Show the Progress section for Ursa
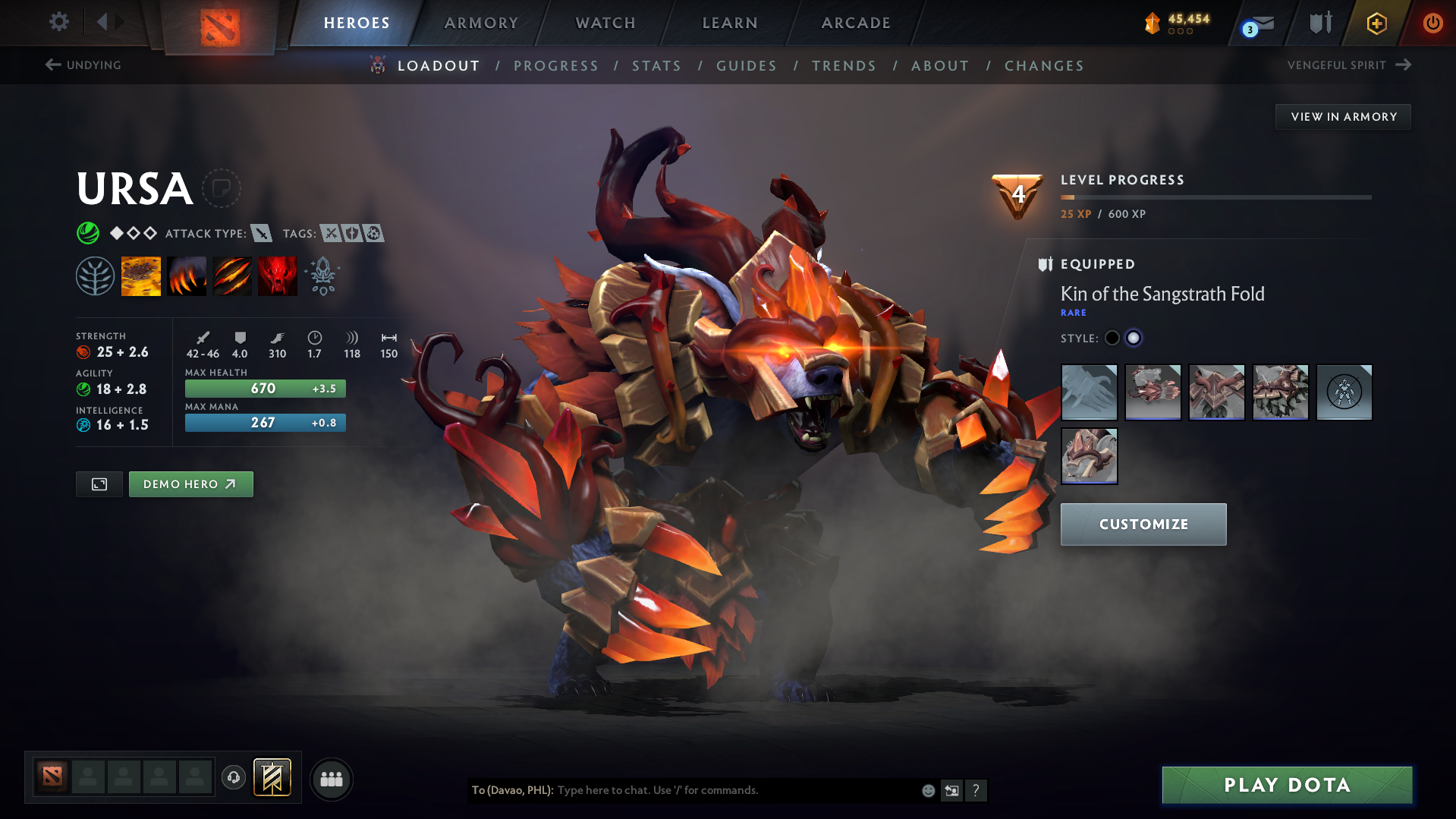 click(556, 66)
